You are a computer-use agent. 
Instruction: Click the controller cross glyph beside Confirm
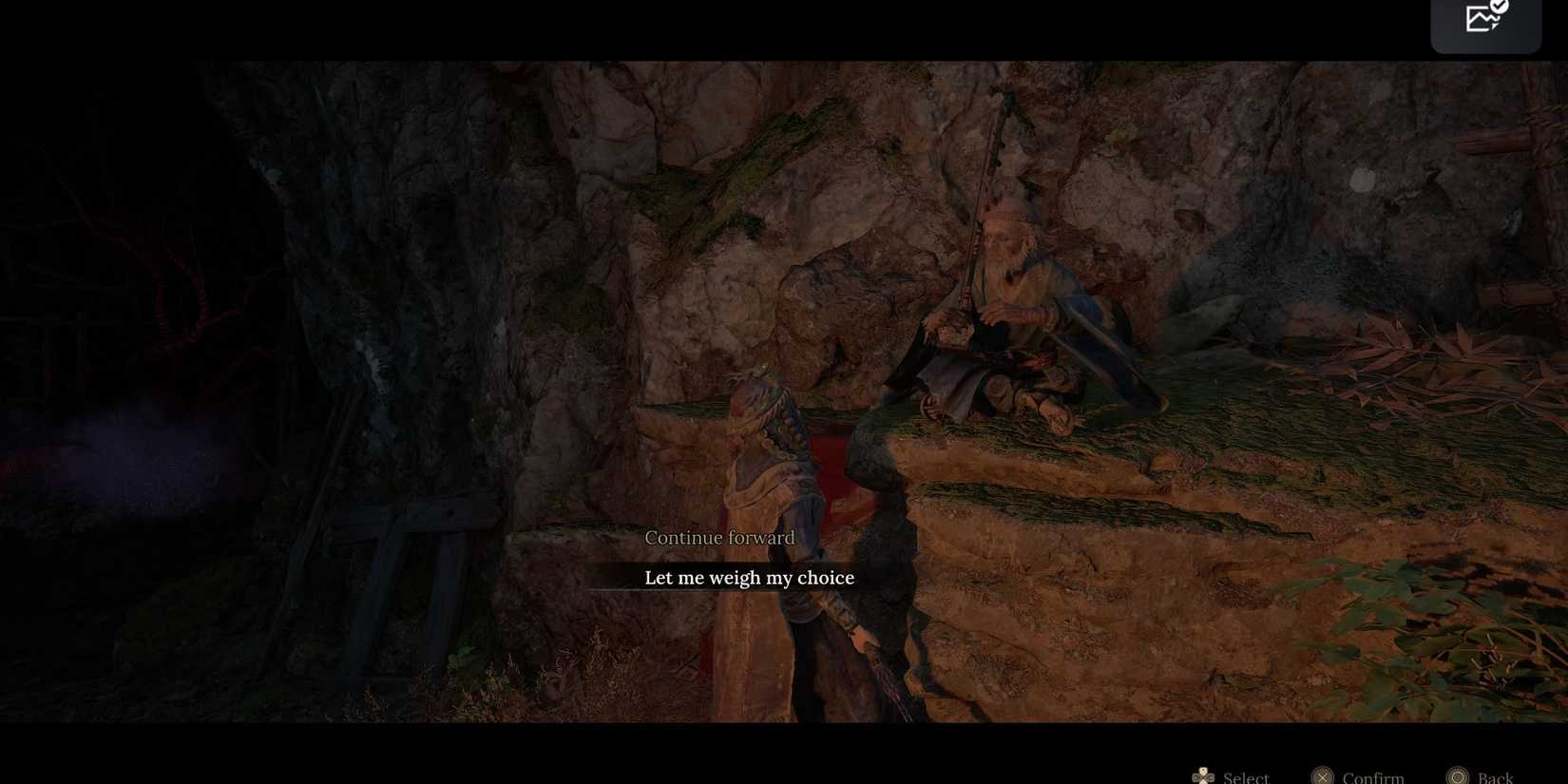point(1322,775)
